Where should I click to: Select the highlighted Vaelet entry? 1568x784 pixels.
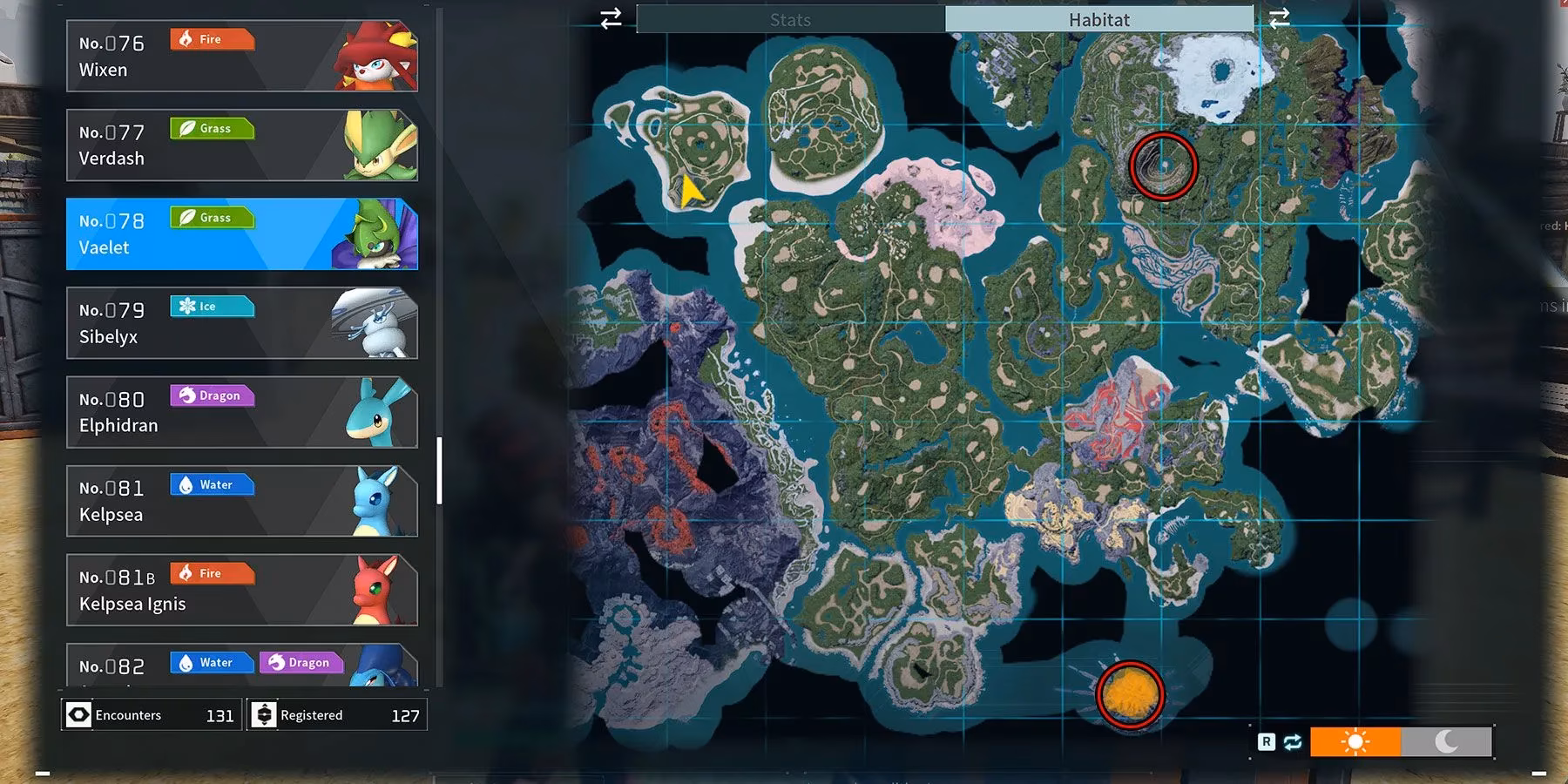[x=241, y=234]
